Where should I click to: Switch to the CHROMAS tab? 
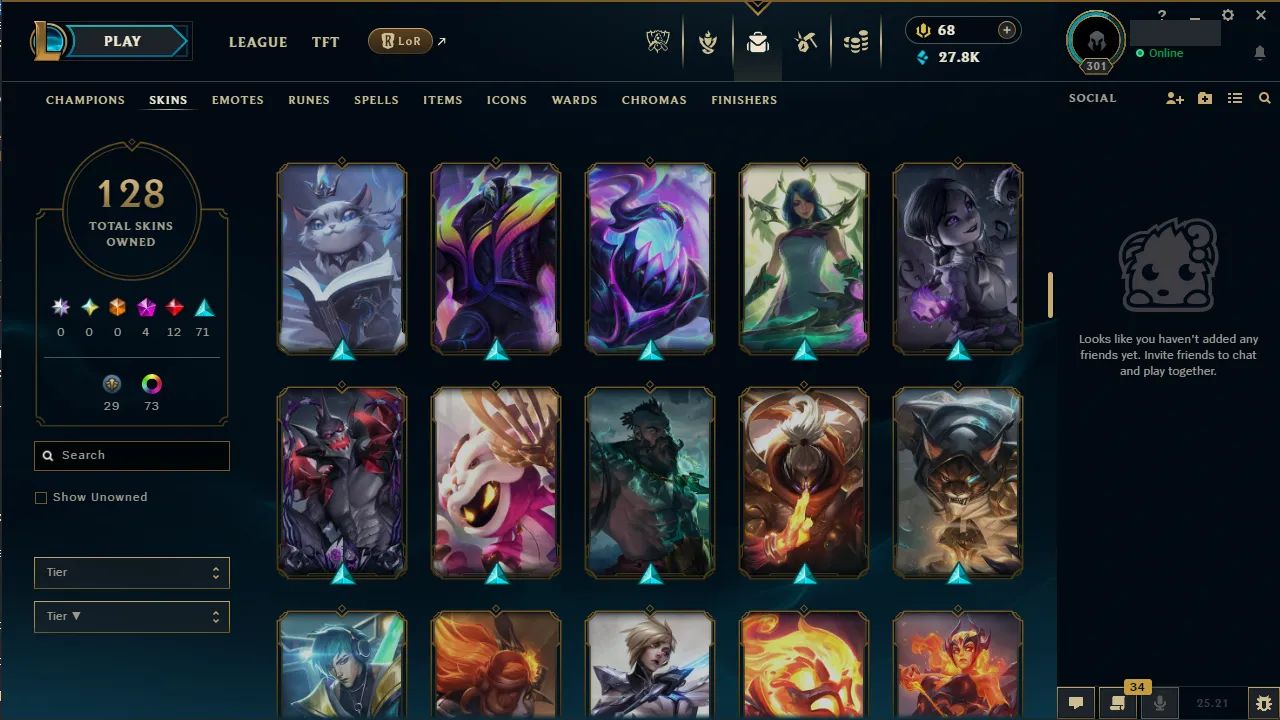[x=654, y=100]
